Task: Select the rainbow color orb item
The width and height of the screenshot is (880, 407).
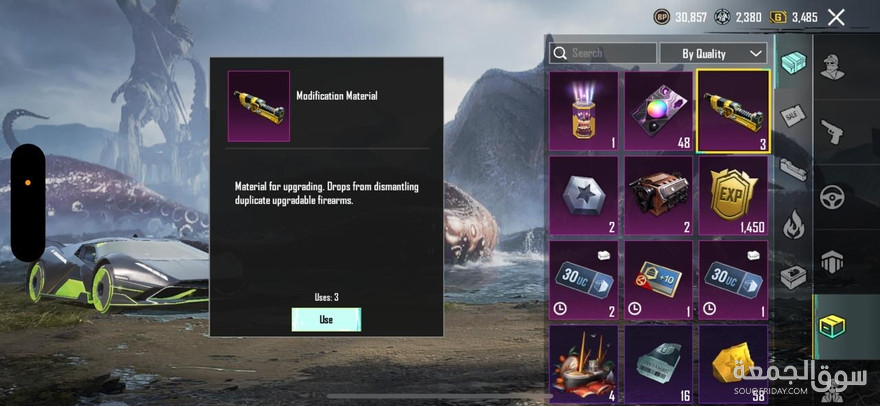Action: (658, 110)
